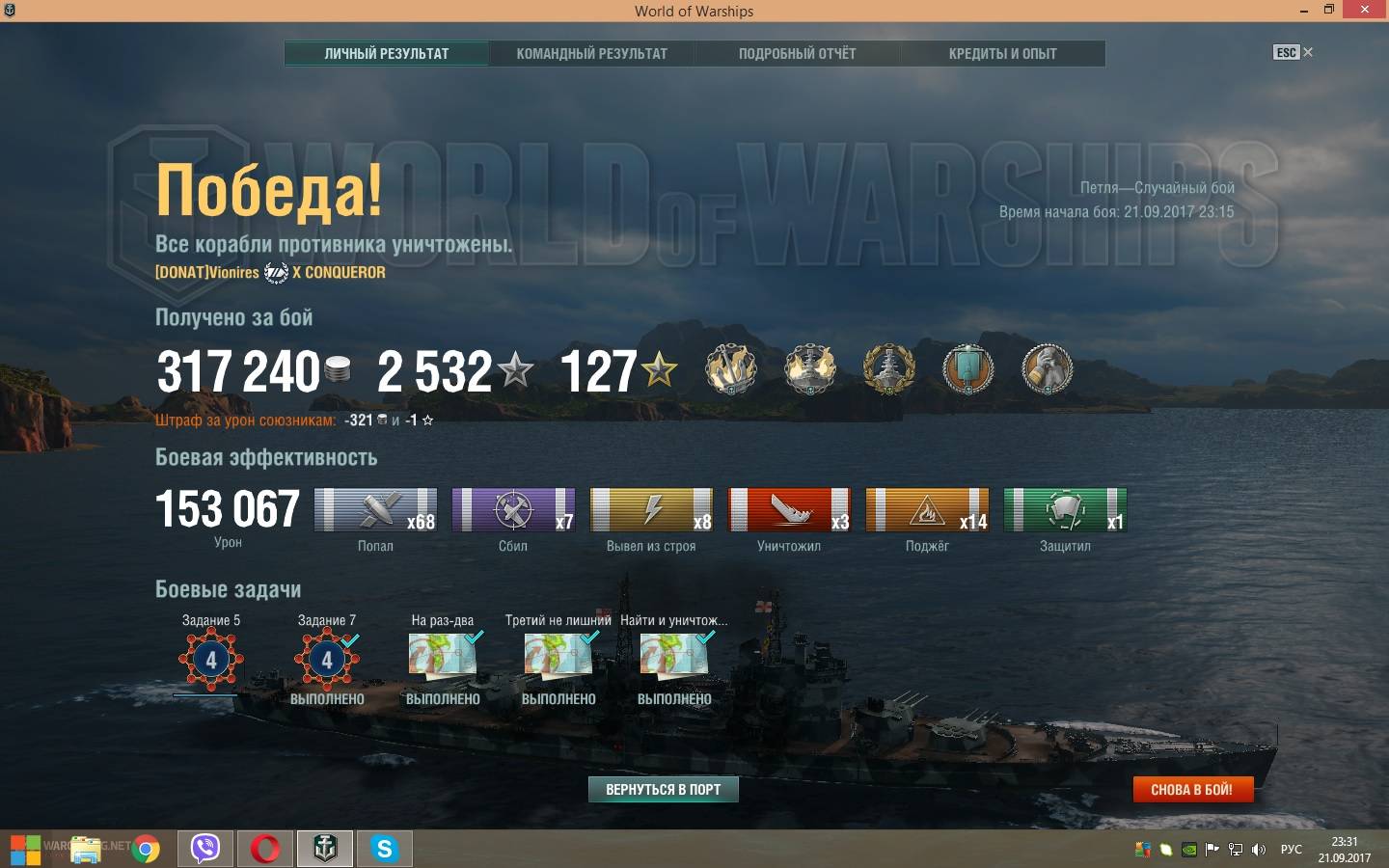Image resolution: width=1389 pixels, height=868 pixels.
Task: Start another battle with Снова в бой
Action: pyautogui.click(x=1191, y=789)
